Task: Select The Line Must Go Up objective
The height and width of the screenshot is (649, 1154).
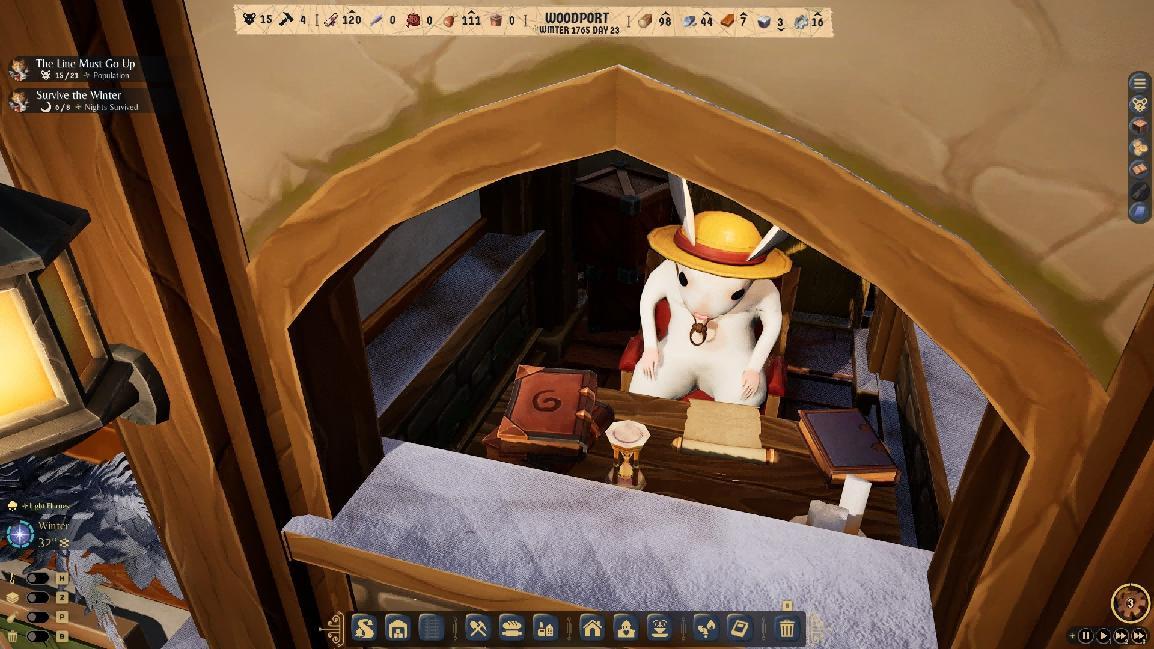Action: (85, 63)
